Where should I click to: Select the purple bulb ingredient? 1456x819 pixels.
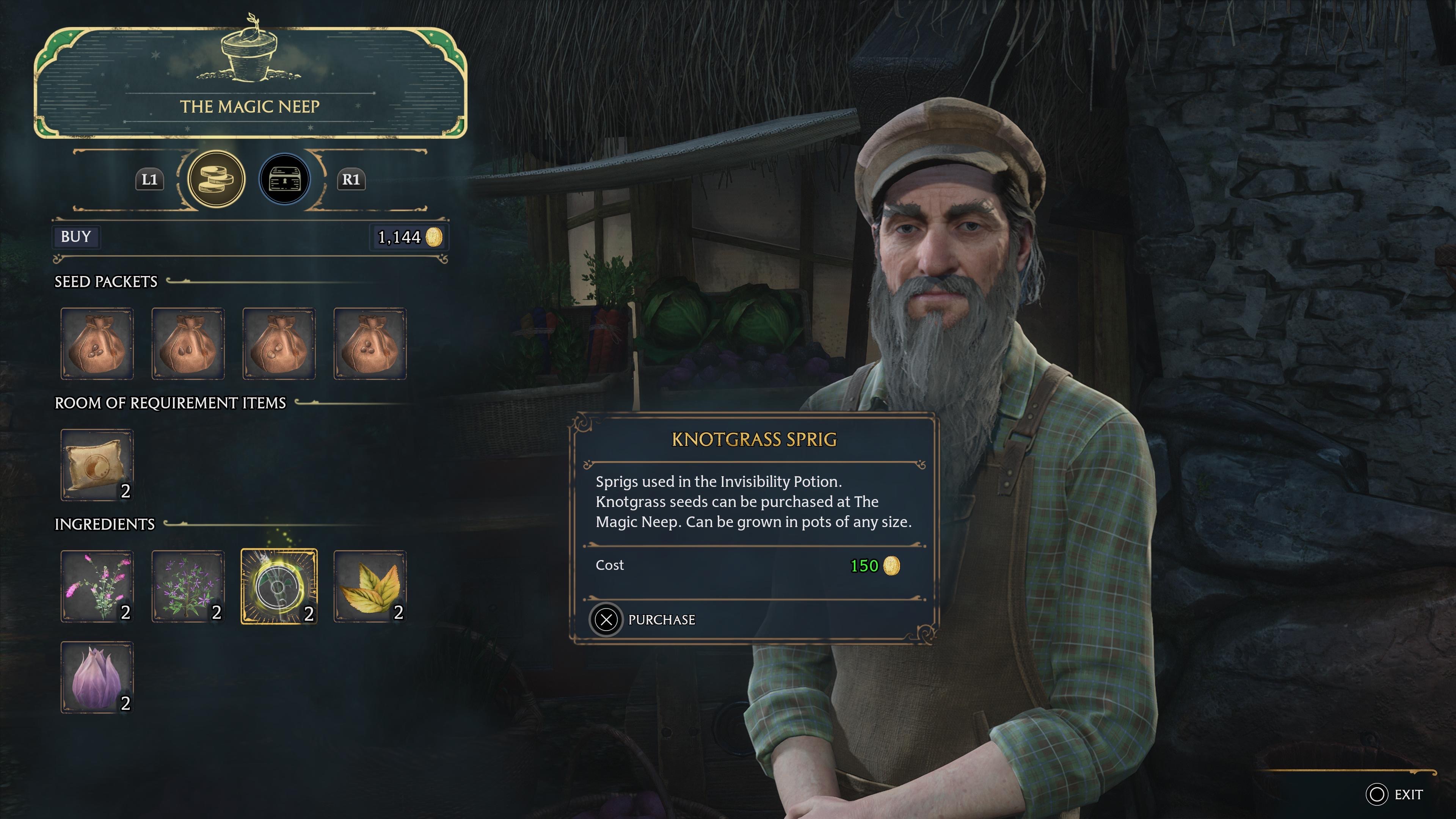(x=97, y=677)
